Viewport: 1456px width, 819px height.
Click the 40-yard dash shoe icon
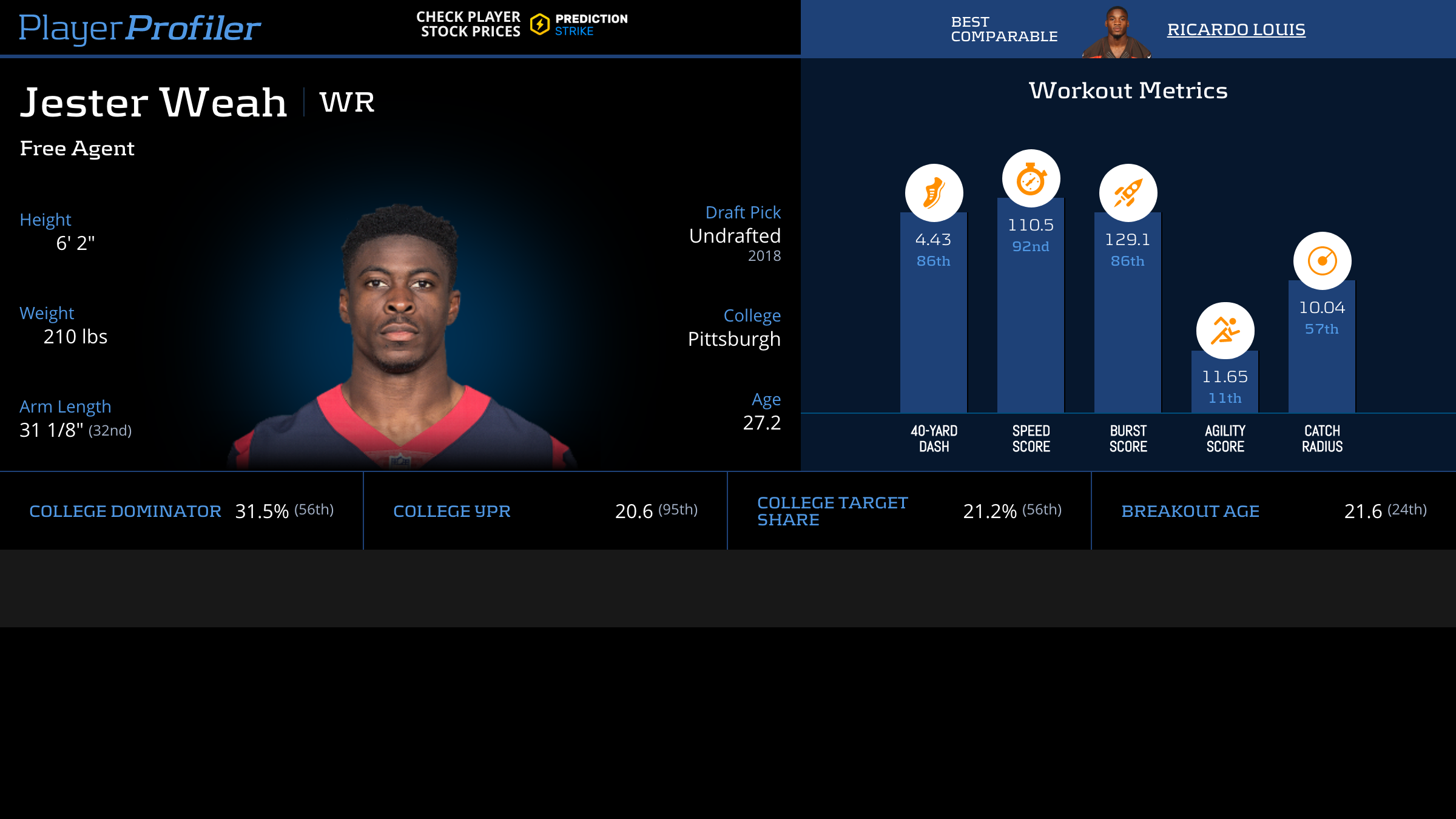coord(934,193)
